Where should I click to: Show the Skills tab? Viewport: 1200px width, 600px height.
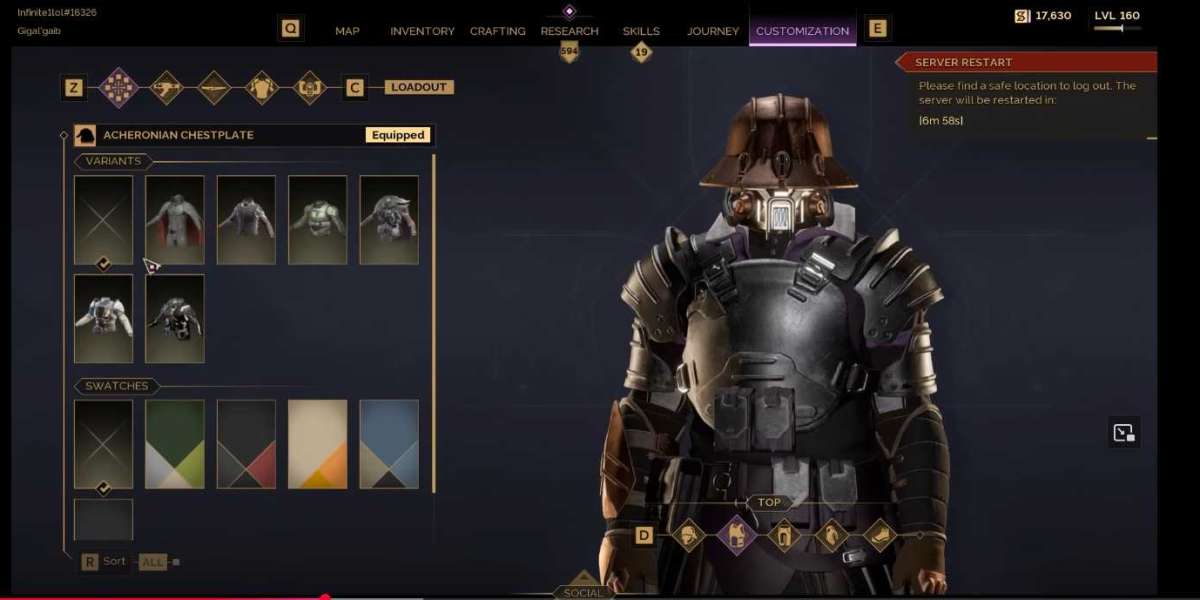click(x=641, y=31)
